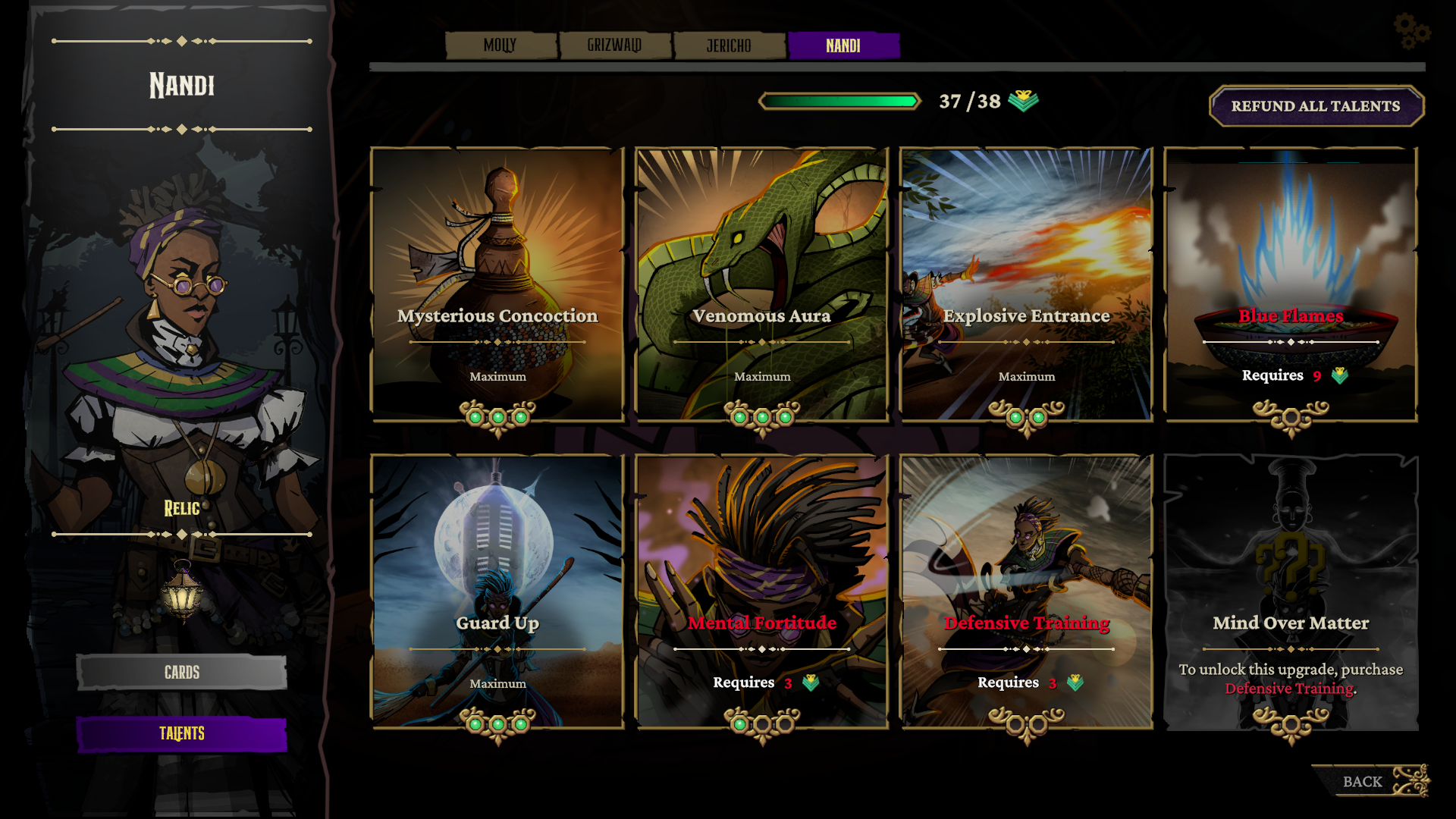Switch to the Molly character tab
1456x819 pixels.
coord(500,45)
